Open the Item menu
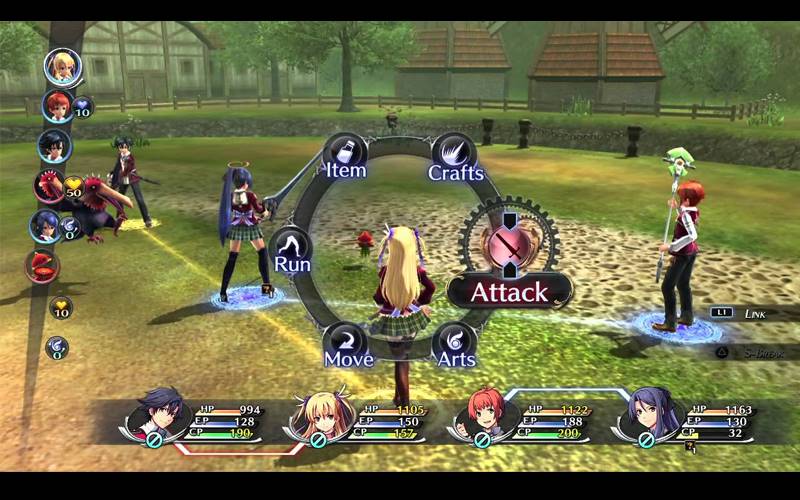Screen dimensions: 800x500 [345, 156]
